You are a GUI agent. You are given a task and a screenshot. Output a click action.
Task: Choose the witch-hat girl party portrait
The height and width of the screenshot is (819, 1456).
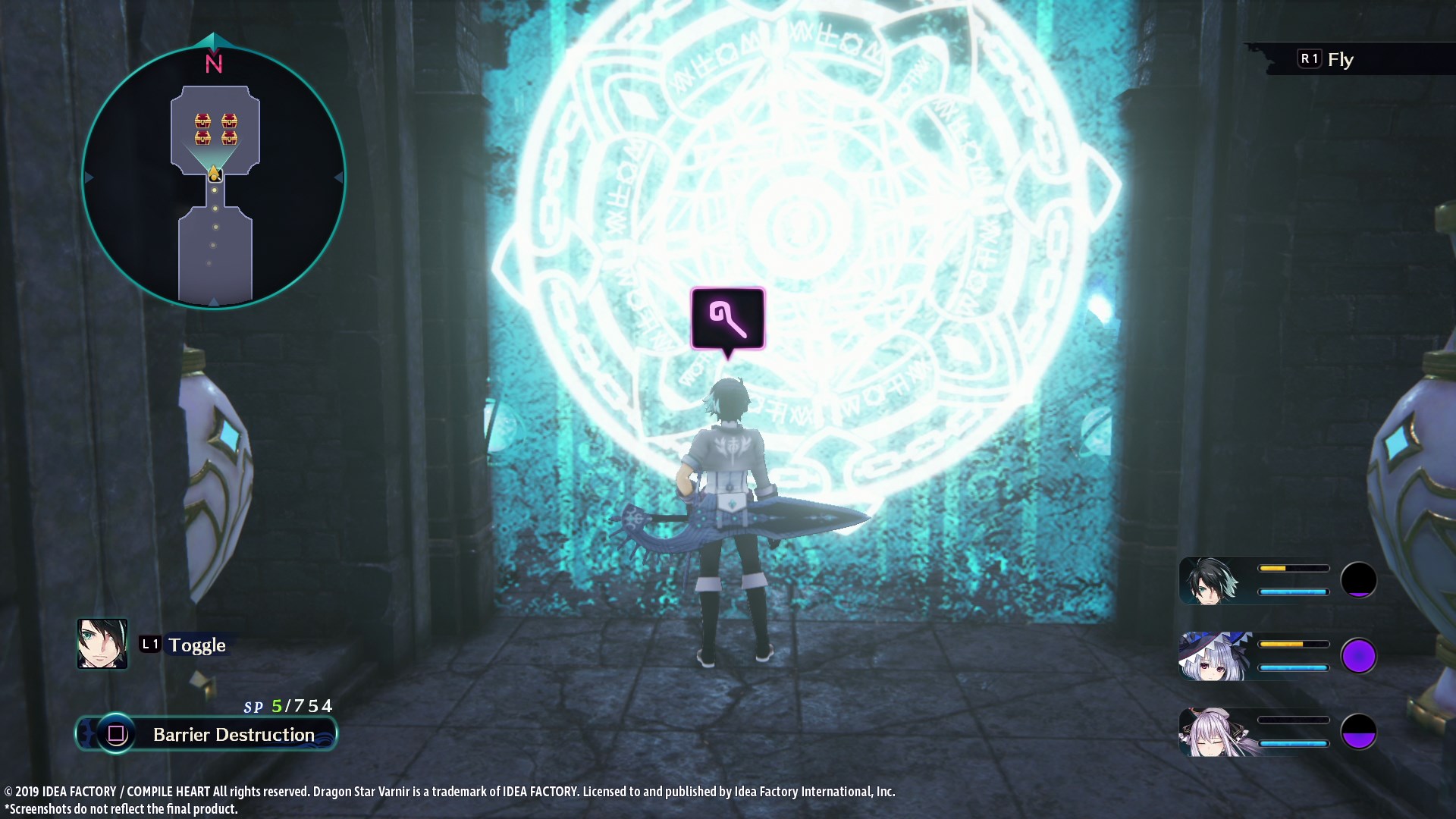point(1213,657)
